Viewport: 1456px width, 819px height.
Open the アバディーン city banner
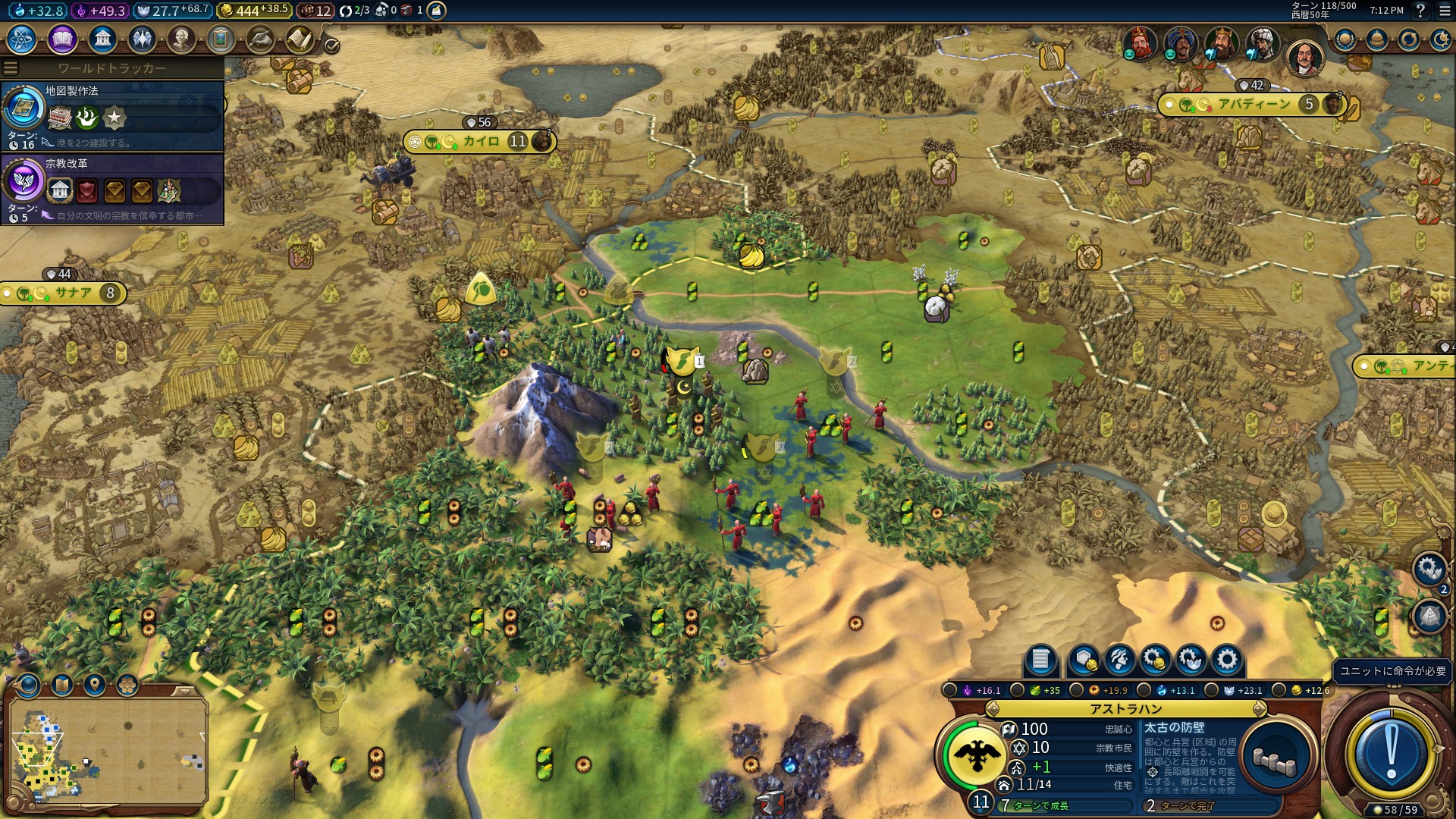pos(1253,105)
